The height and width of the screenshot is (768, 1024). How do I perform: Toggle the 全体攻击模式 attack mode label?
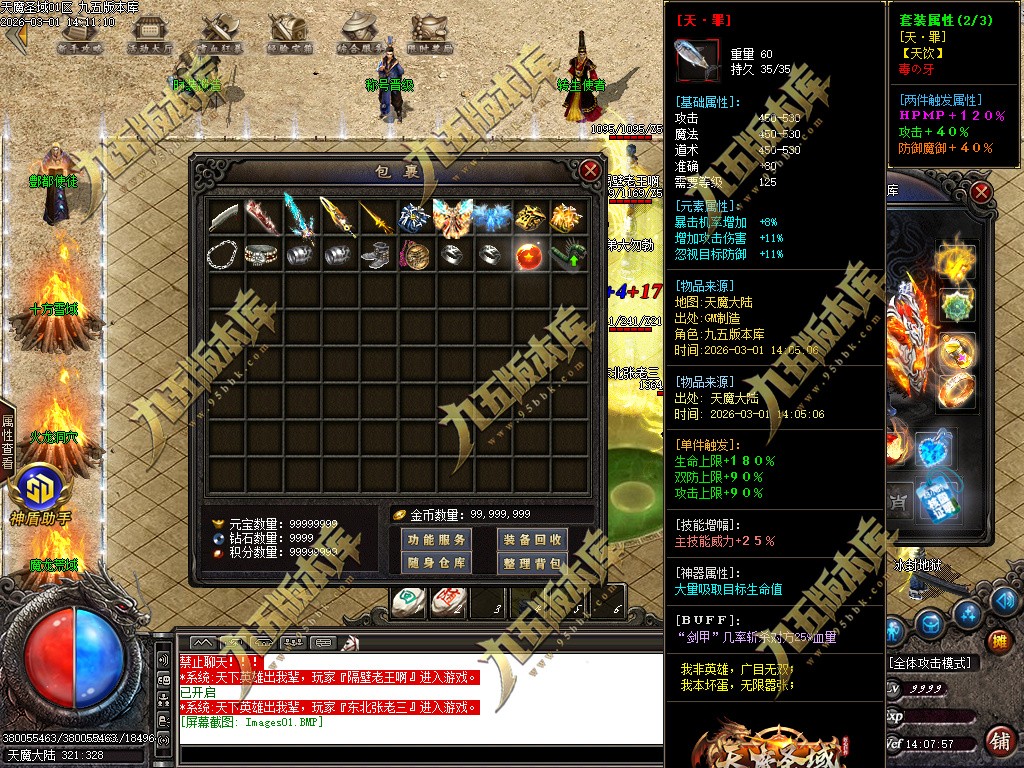tap(932, 663)
